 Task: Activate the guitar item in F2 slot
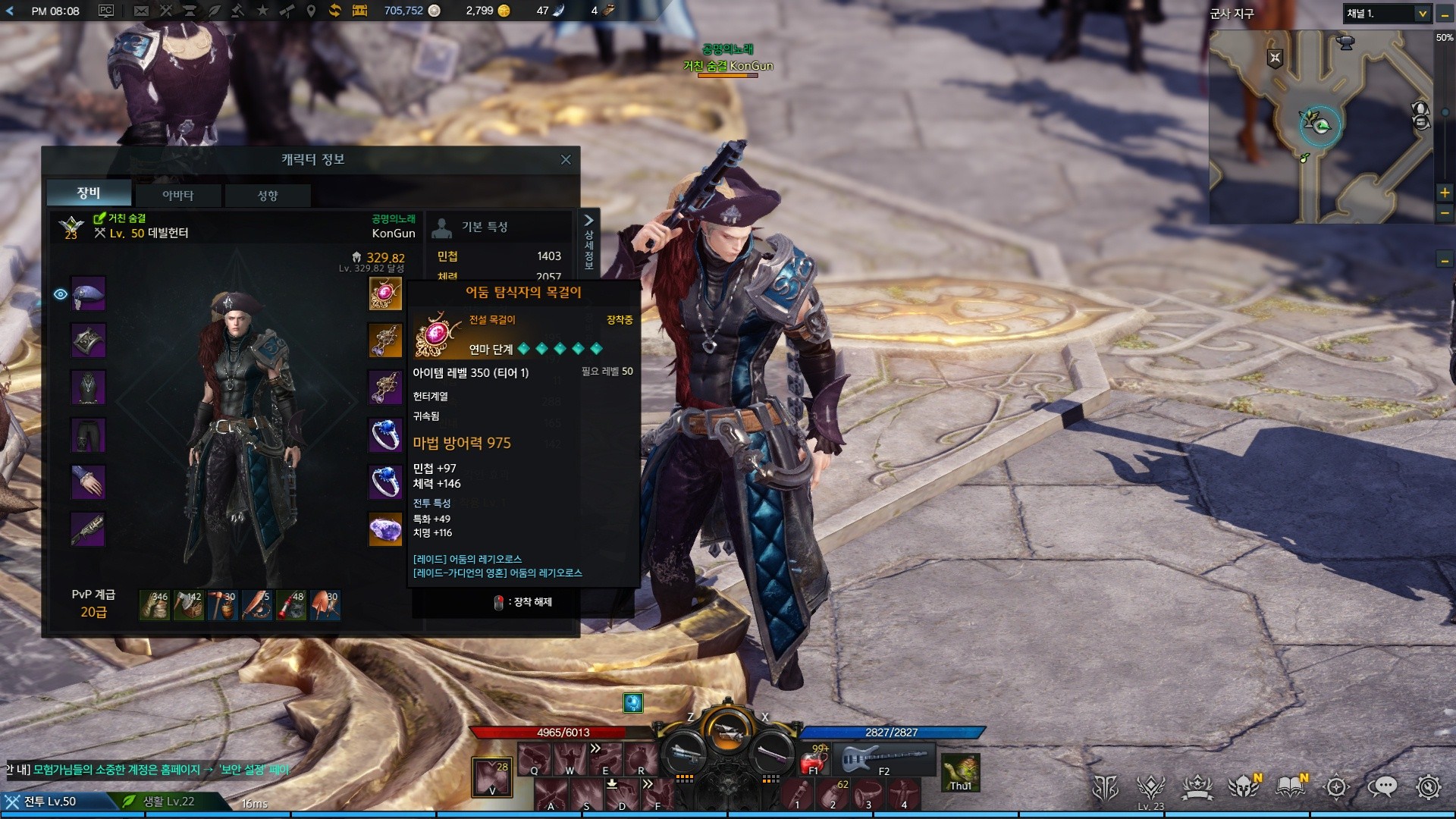pyautogui.click(x=884, y=758)
